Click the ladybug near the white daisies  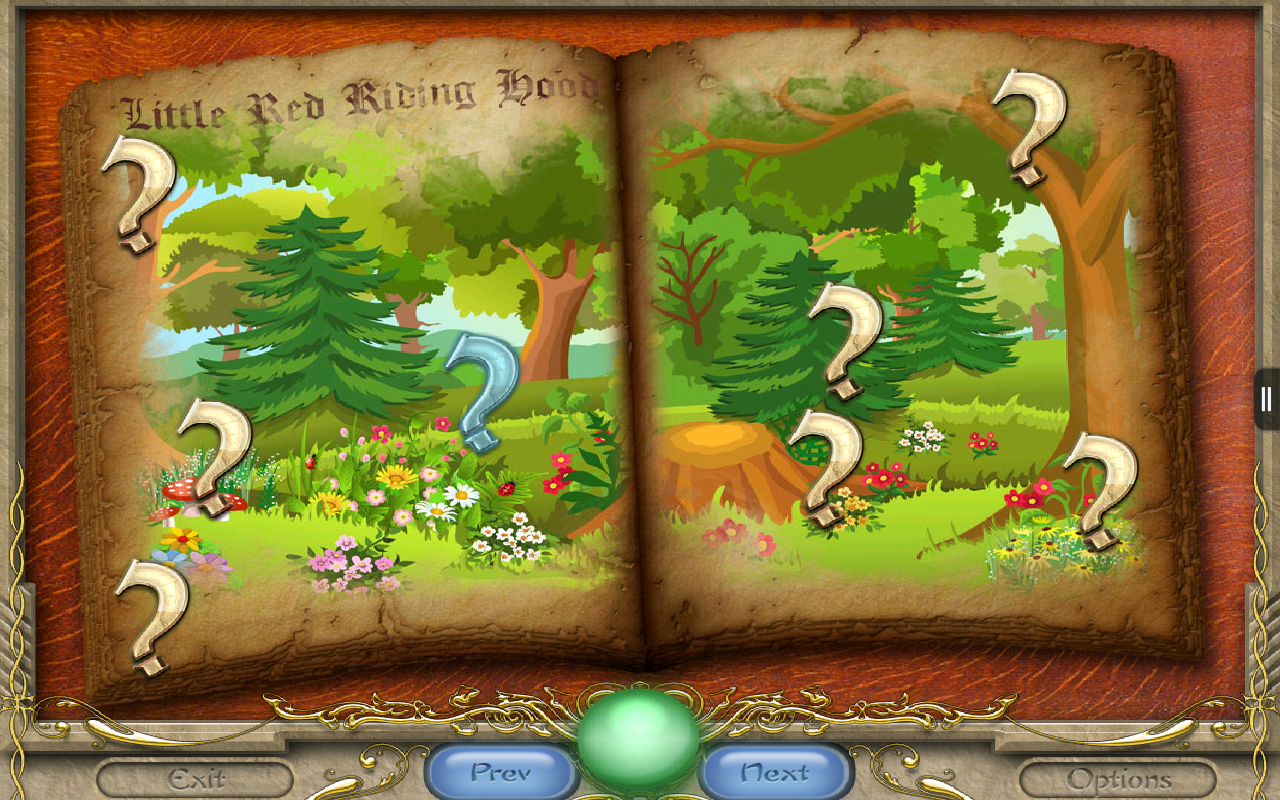click(x=506, y=487)
